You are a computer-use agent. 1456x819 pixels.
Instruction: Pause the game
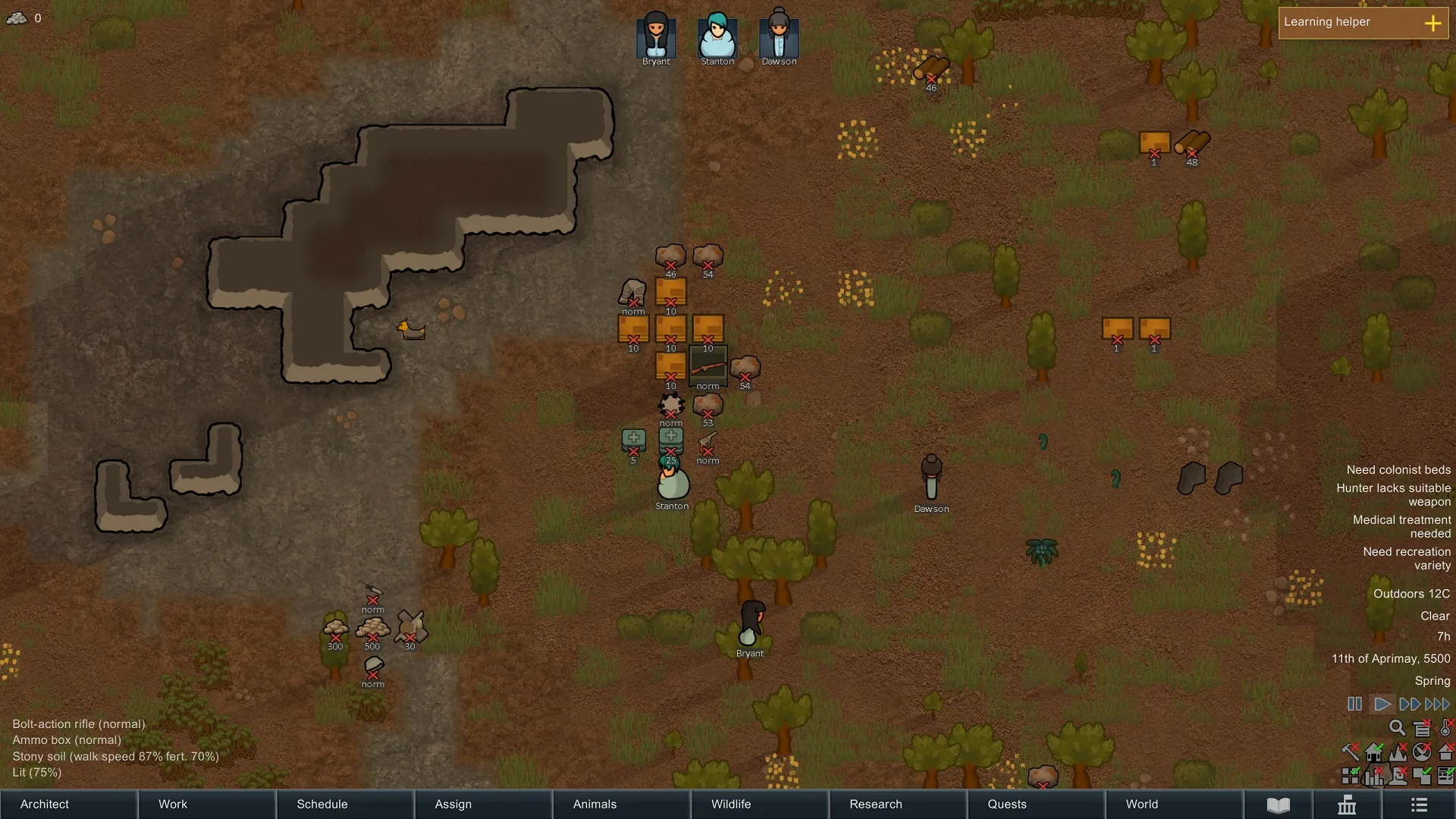tap(1354, 704)
